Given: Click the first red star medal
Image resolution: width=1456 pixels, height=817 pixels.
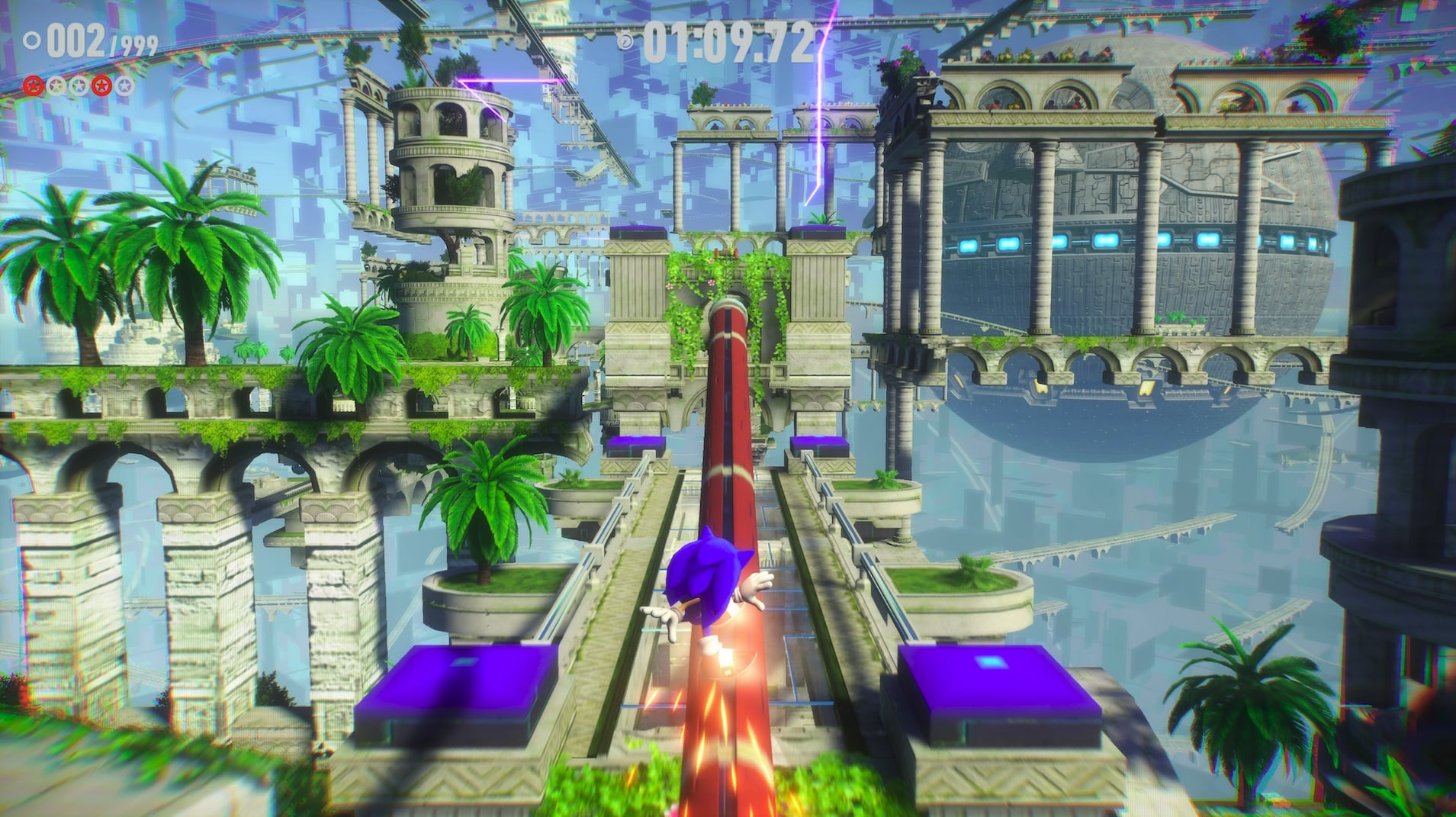Looking at the screenshot, I should tap(33, 86).
